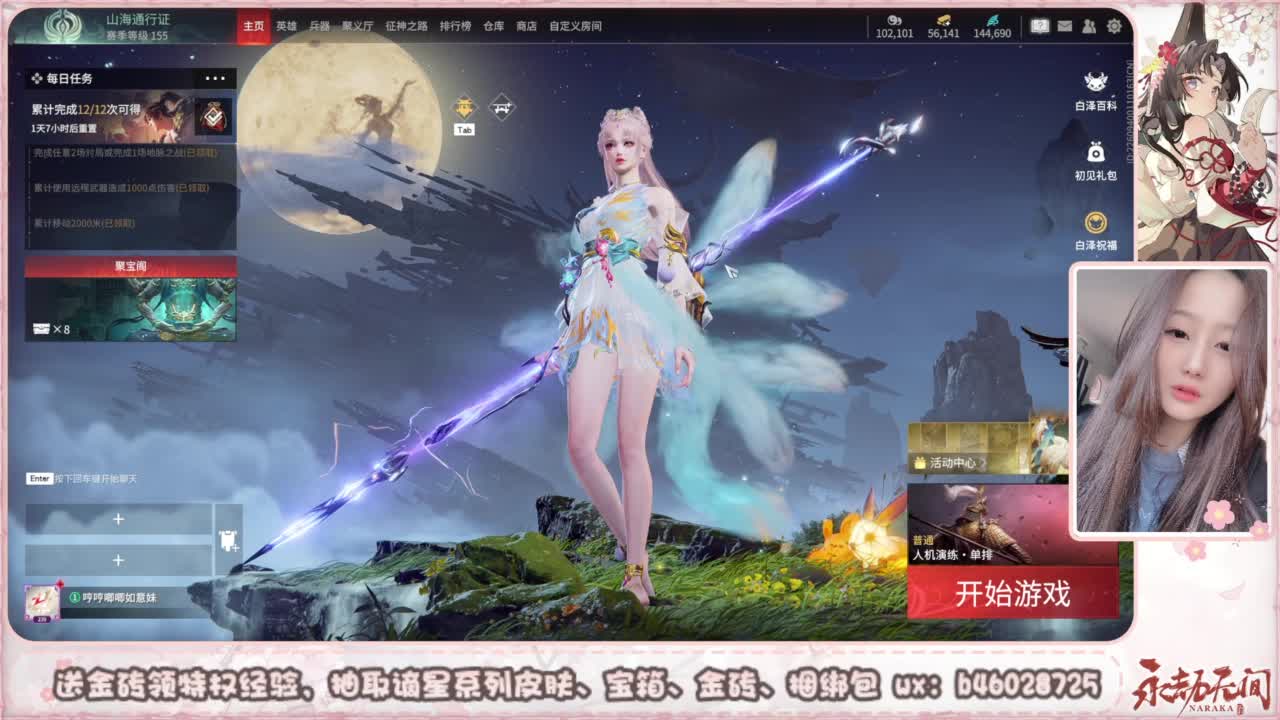Click a plus slot to invite a teammate
Viewport: 1280px width, 720px height.
[118, 521]
